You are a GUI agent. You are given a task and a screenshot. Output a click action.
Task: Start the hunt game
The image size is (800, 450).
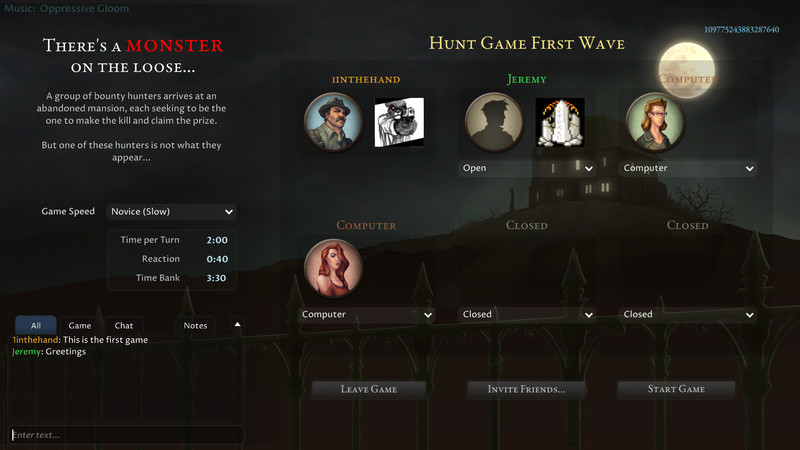(x=677, y=389)
